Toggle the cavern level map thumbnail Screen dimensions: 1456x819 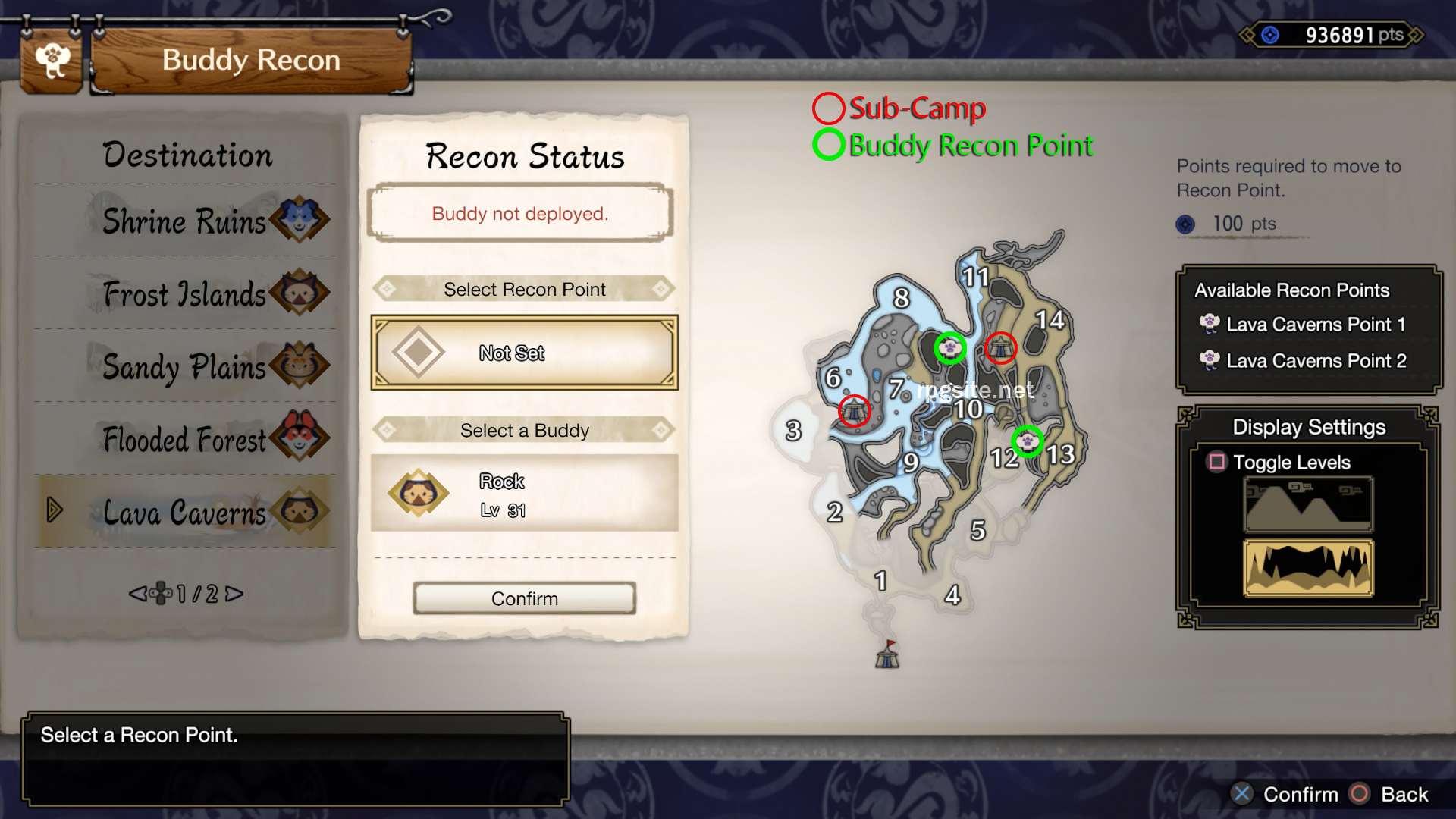1307,569
